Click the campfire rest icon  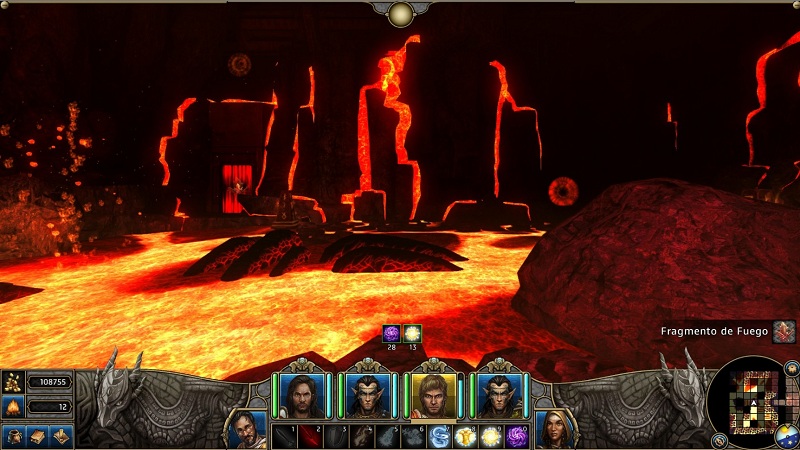point(13,407)
